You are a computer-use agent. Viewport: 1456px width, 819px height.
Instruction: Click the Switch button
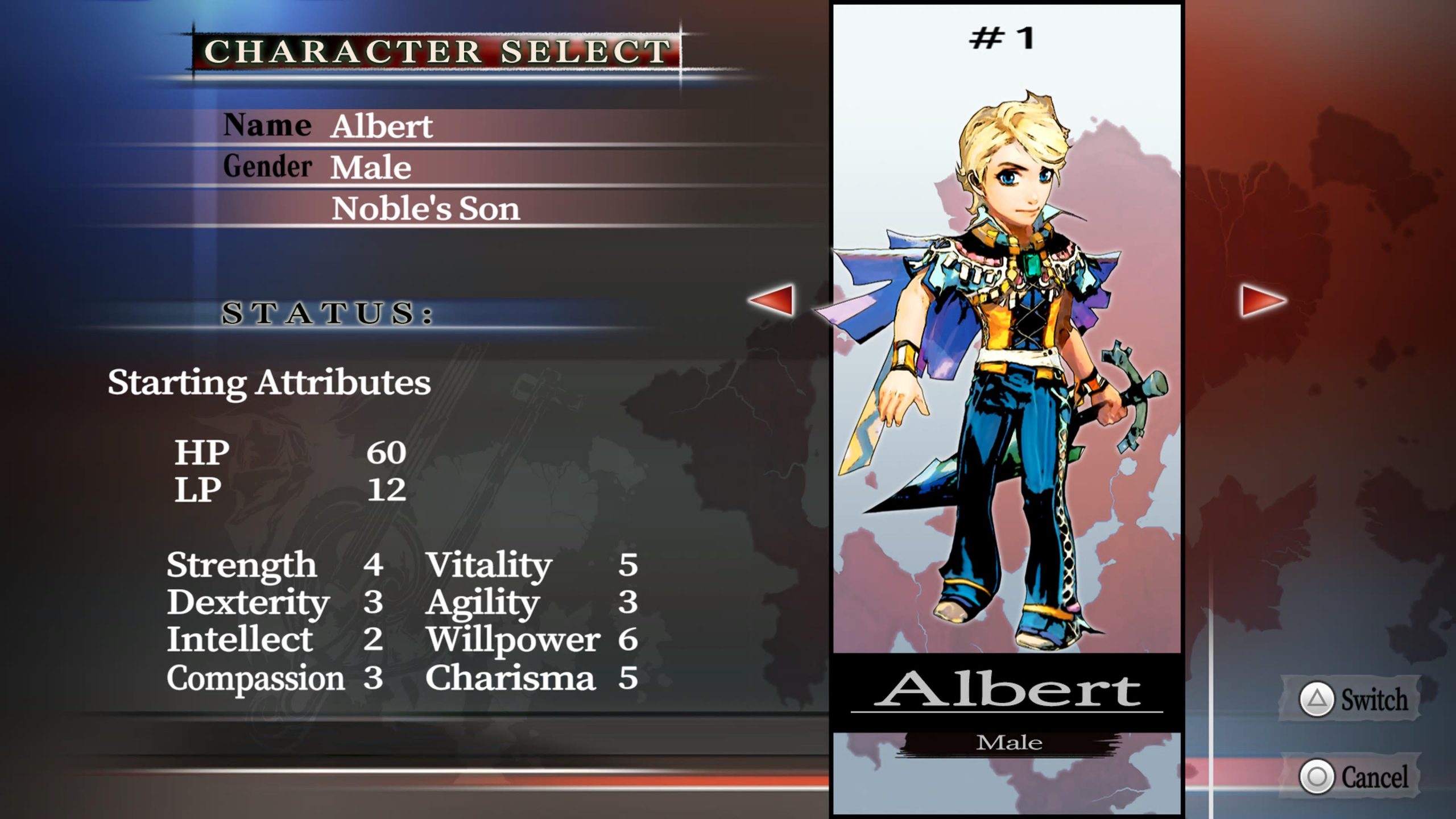click(x=1352, y=699)
